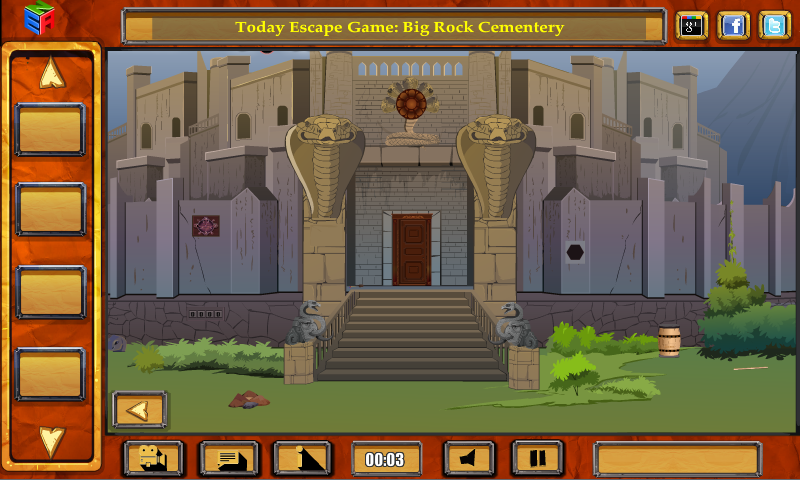Share the game on Facebook
Screen dimensions: 800x480
733,26
